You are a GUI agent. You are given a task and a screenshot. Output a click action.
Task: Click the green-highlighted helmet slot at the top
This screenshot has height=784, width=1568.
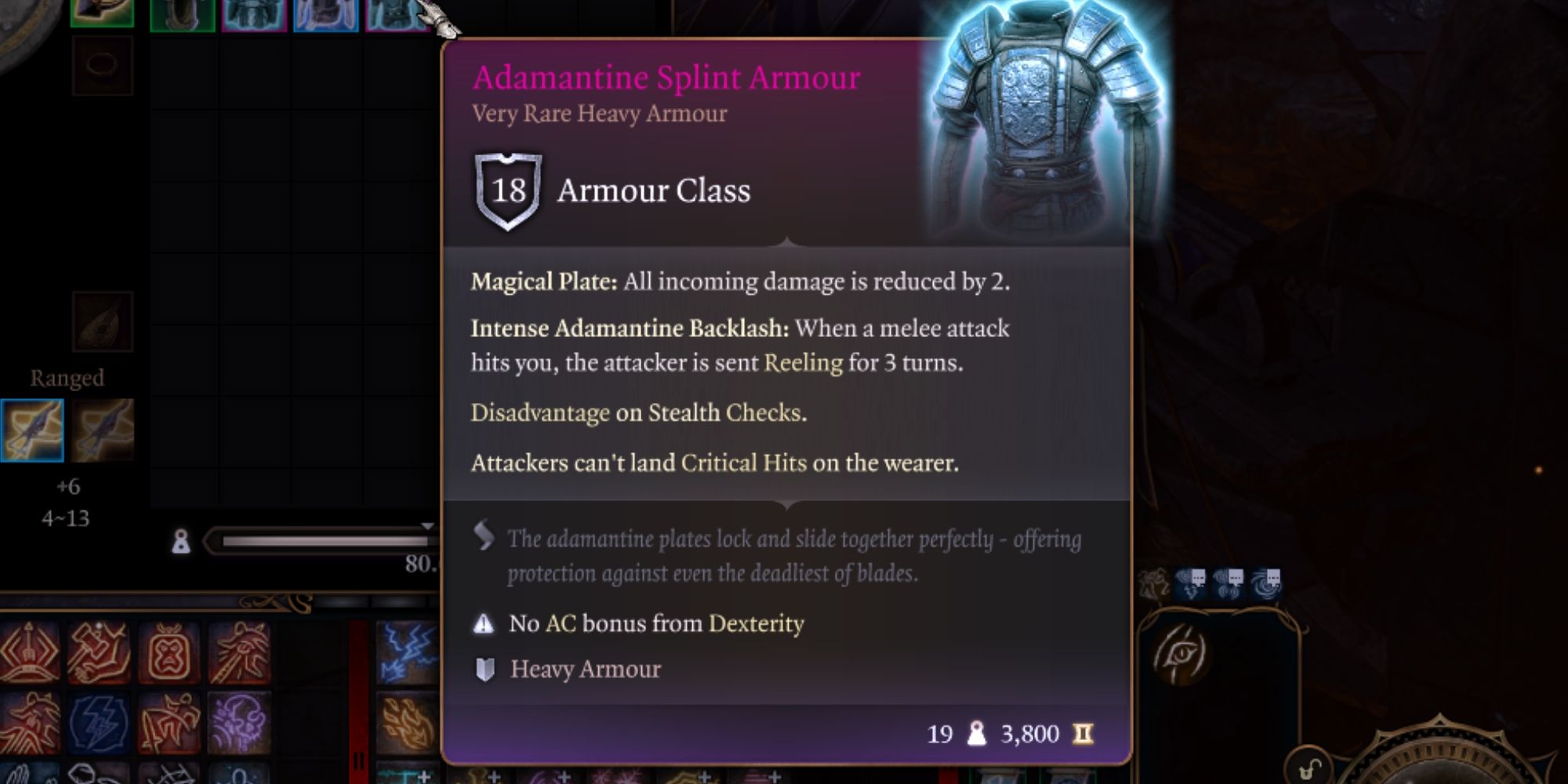[x=102, y=13]
